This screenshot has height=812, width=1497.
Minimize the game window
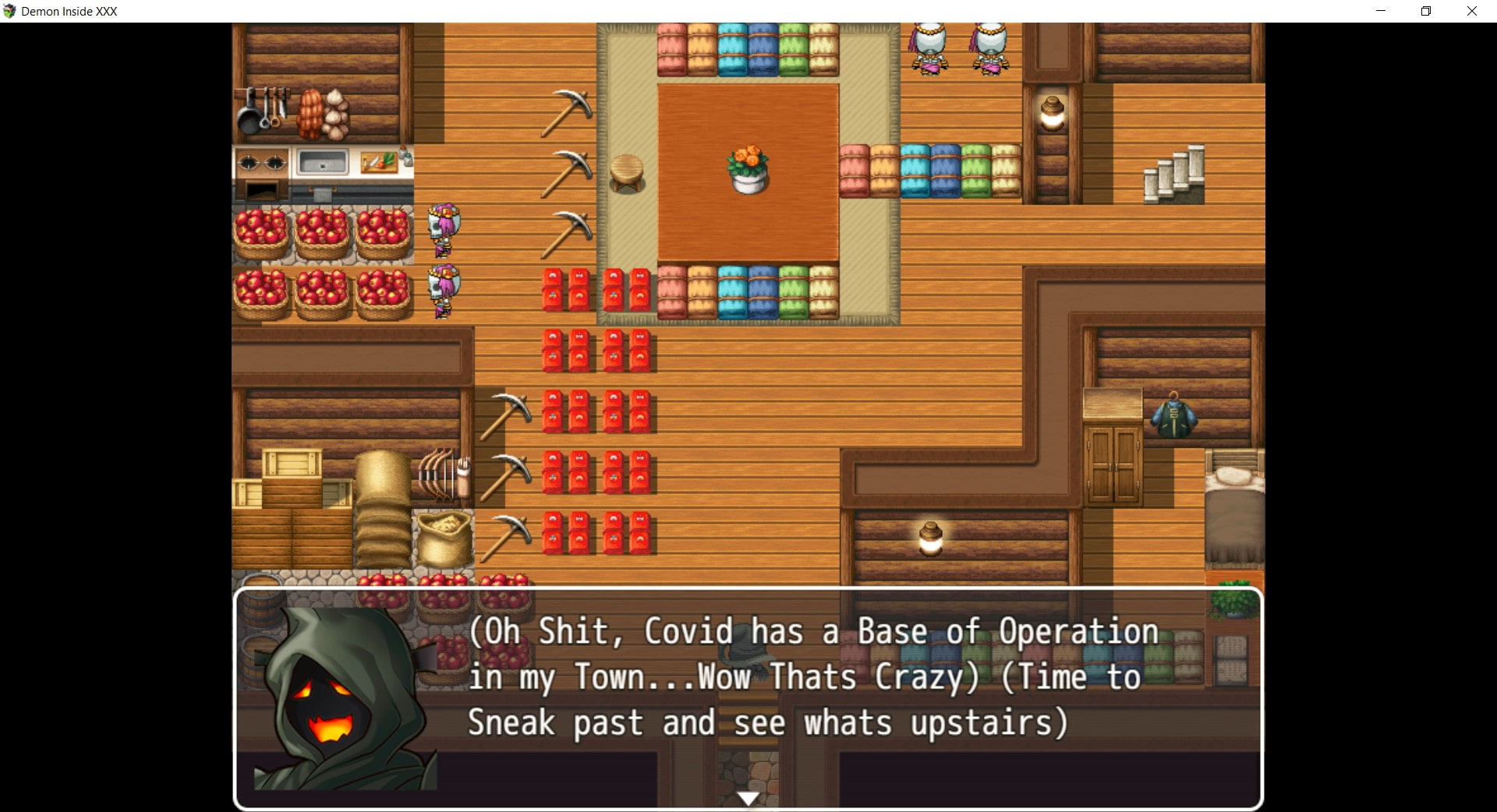[1381, 11]
